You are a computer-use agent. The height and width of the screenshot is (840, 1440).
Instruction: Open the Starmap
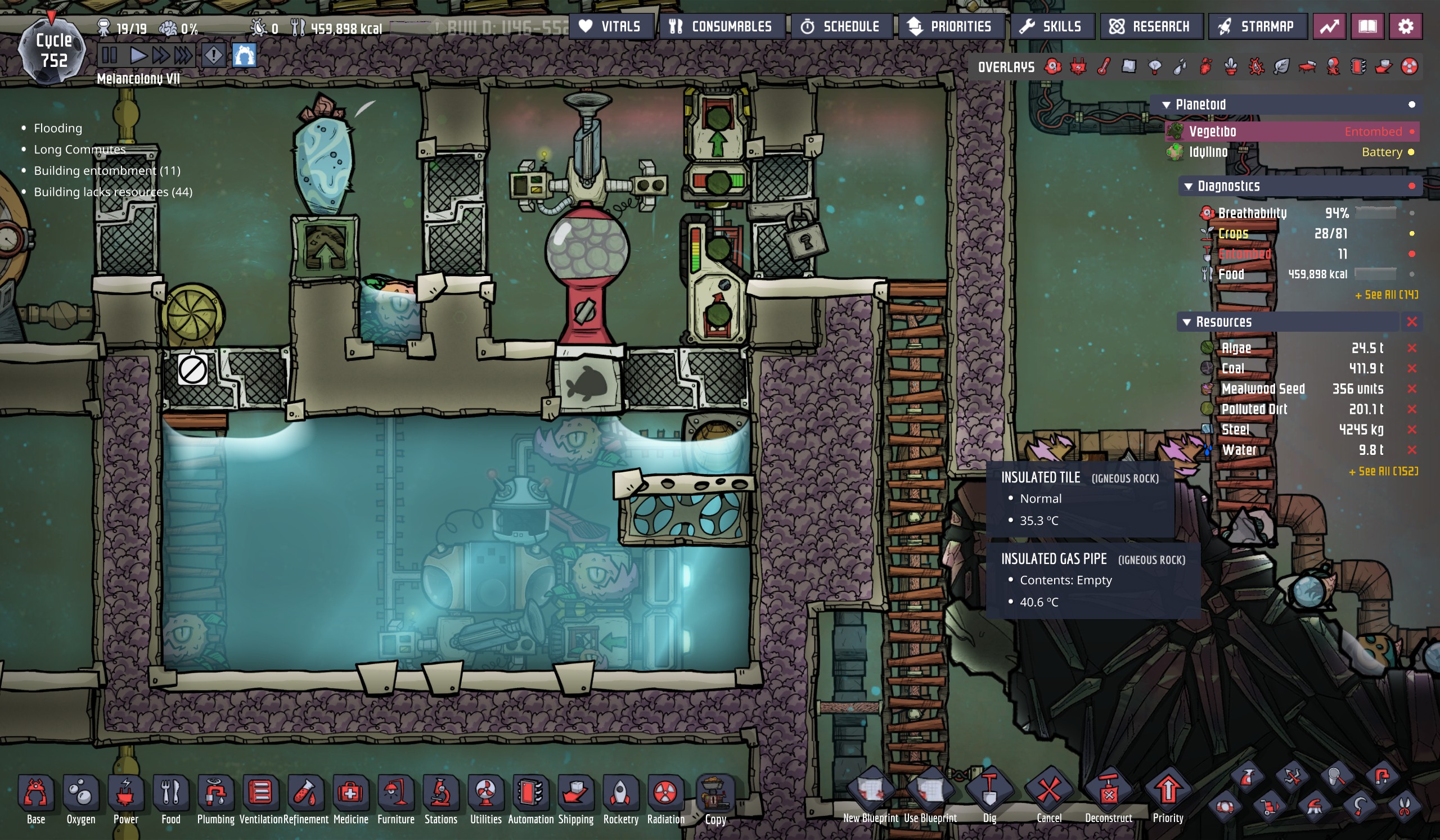coord(1257,26)
